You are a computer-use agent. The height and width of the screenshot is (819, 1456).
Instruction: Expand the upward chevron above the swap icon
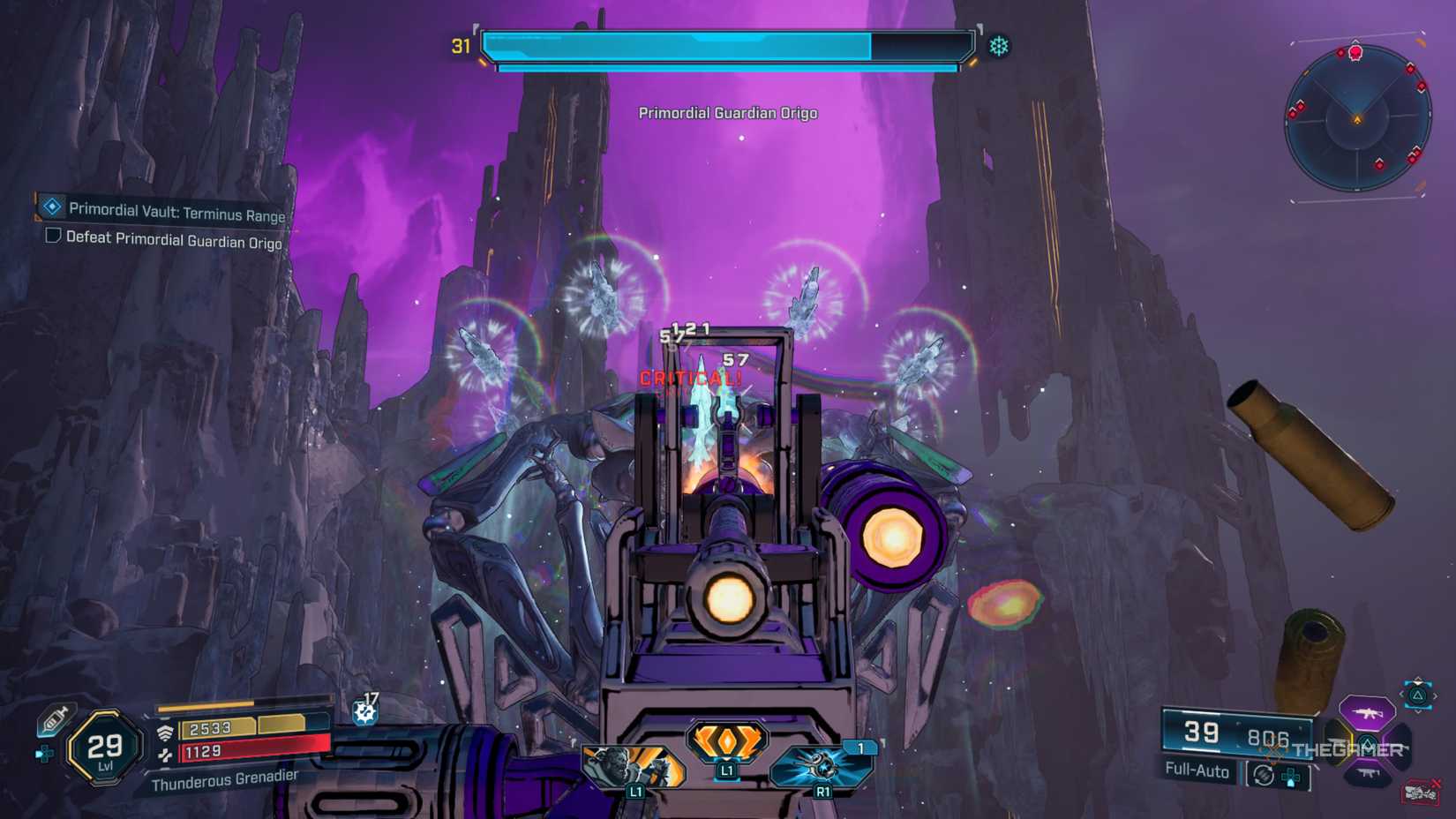click(x=1416, y=682)
